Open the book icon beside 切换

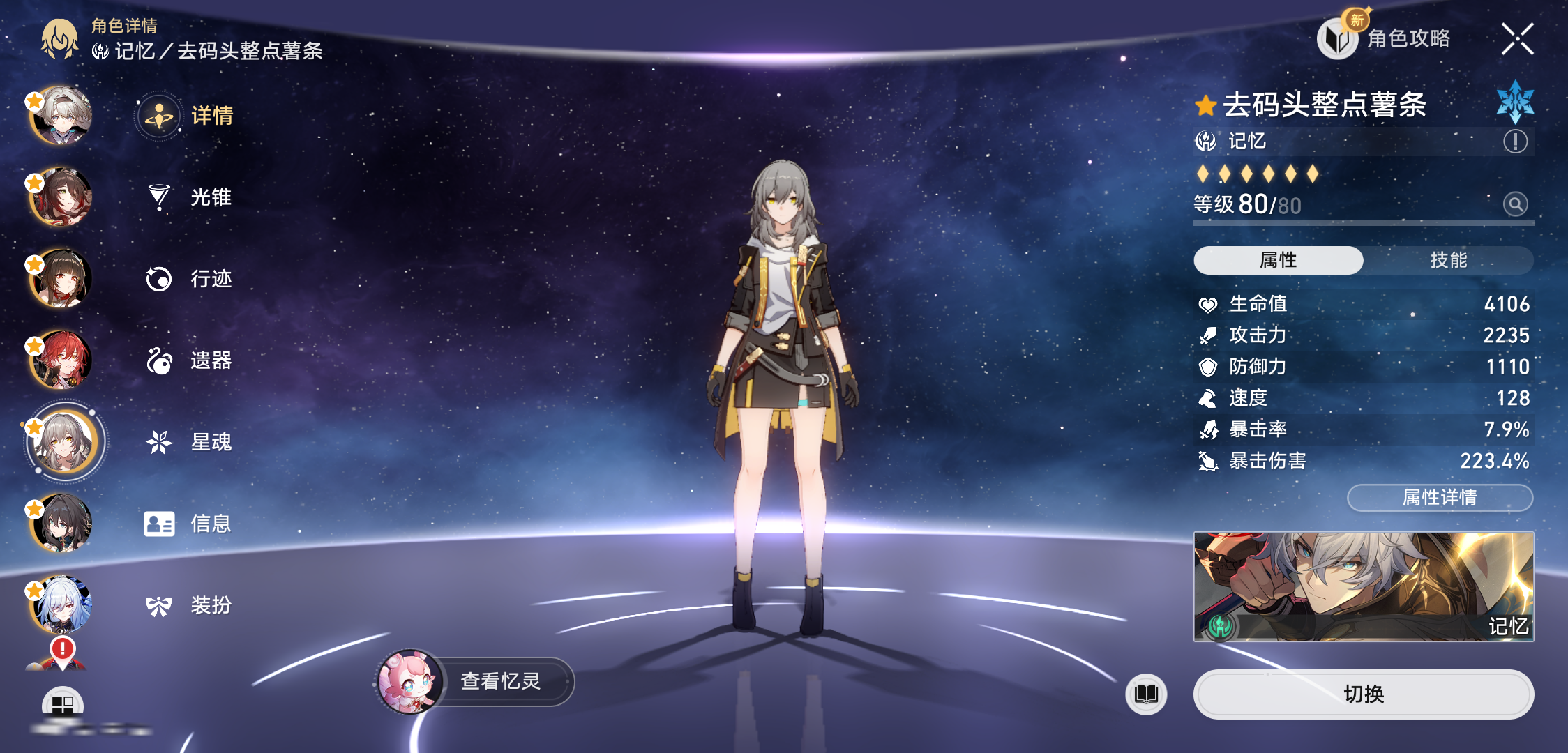point(1146,694)
